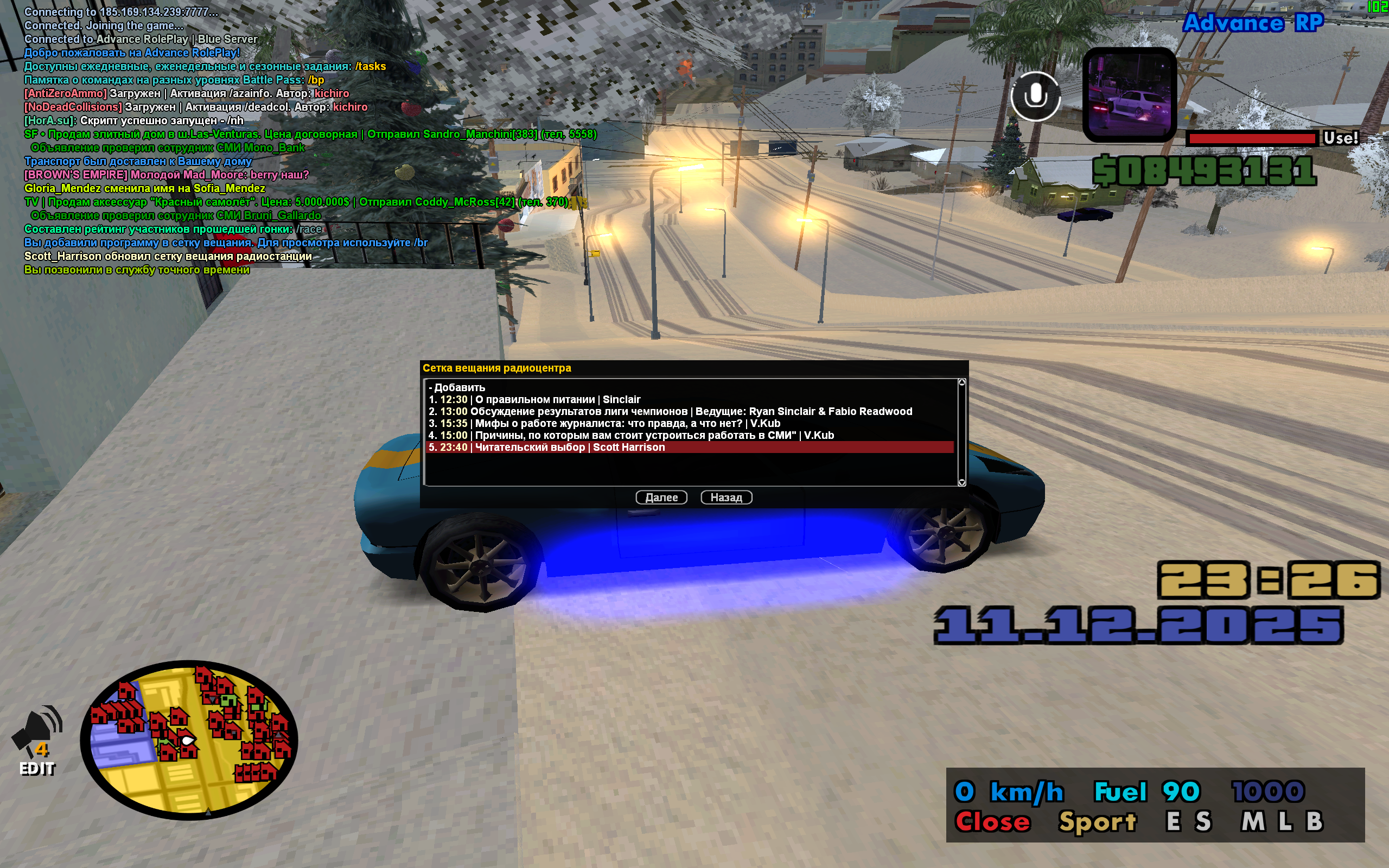Open the megaphone EDIT speaker icon
This screenshot has height=868, width=1389.
coord(38,741)
